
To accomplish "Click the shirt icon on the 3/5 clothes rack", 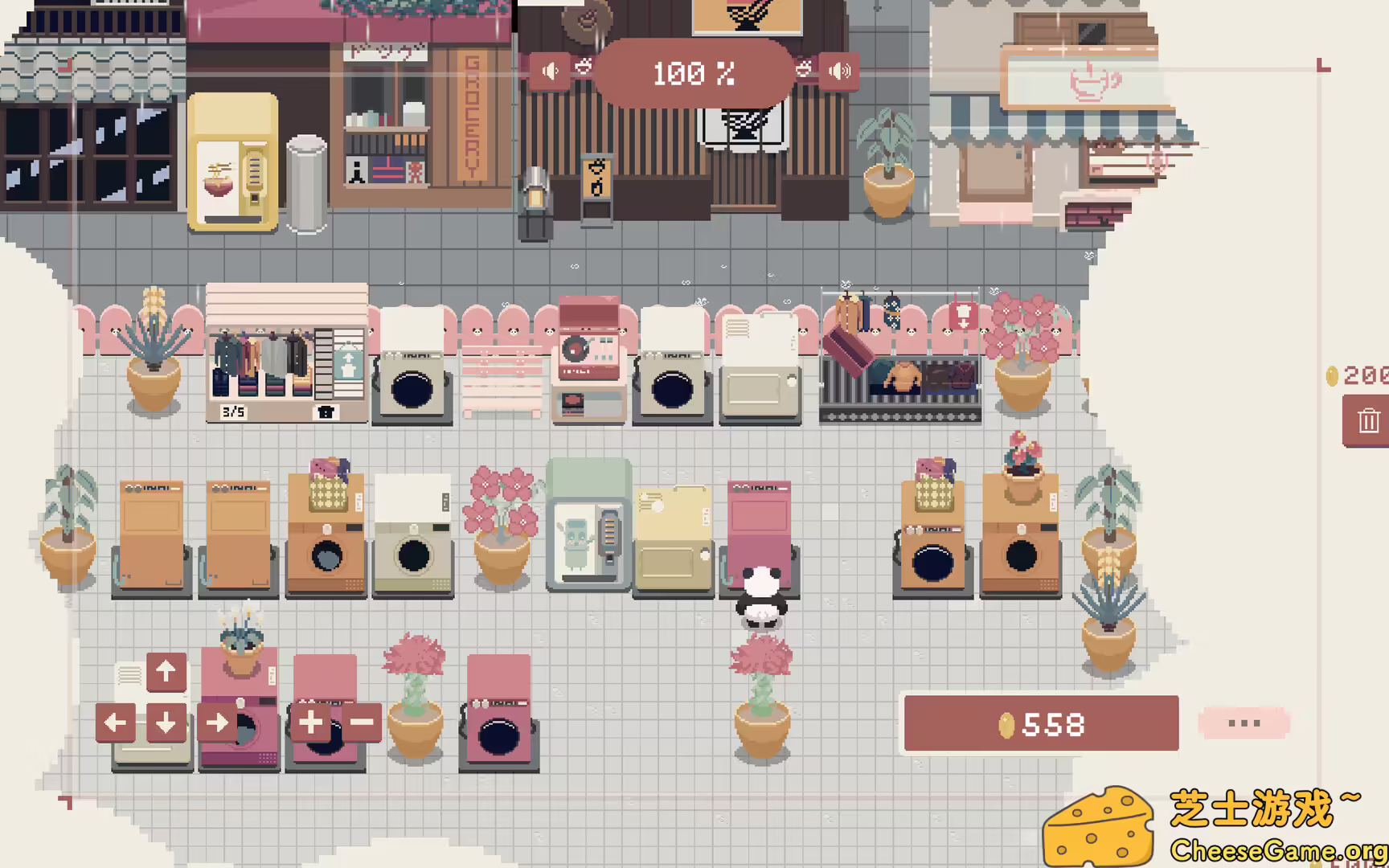I will pyautogui.click(x=325, y=411).
